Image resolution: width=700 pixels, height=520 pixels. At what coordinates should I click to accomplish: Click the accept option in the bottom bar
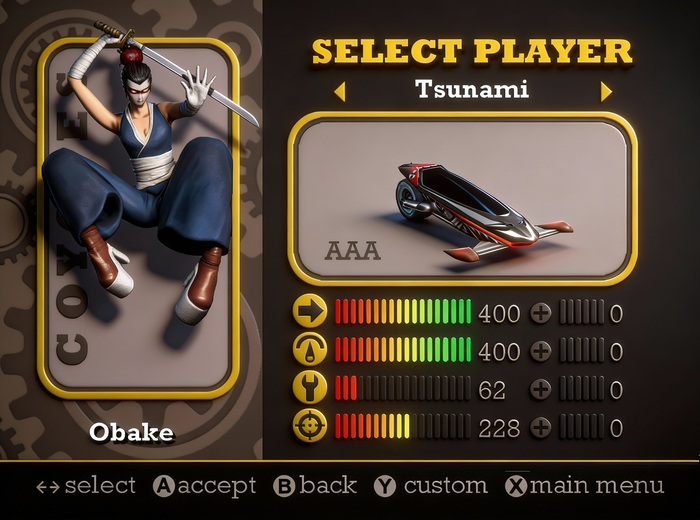coord(205,486)
